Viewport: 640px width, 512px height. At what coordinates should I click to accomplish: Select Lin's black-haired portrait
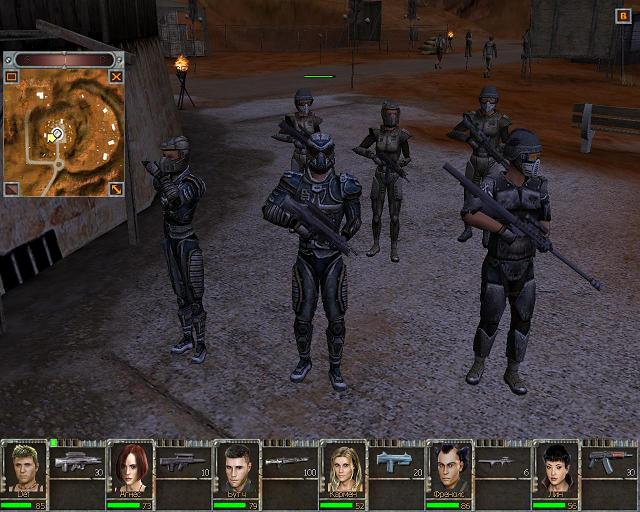click(555, 467)
